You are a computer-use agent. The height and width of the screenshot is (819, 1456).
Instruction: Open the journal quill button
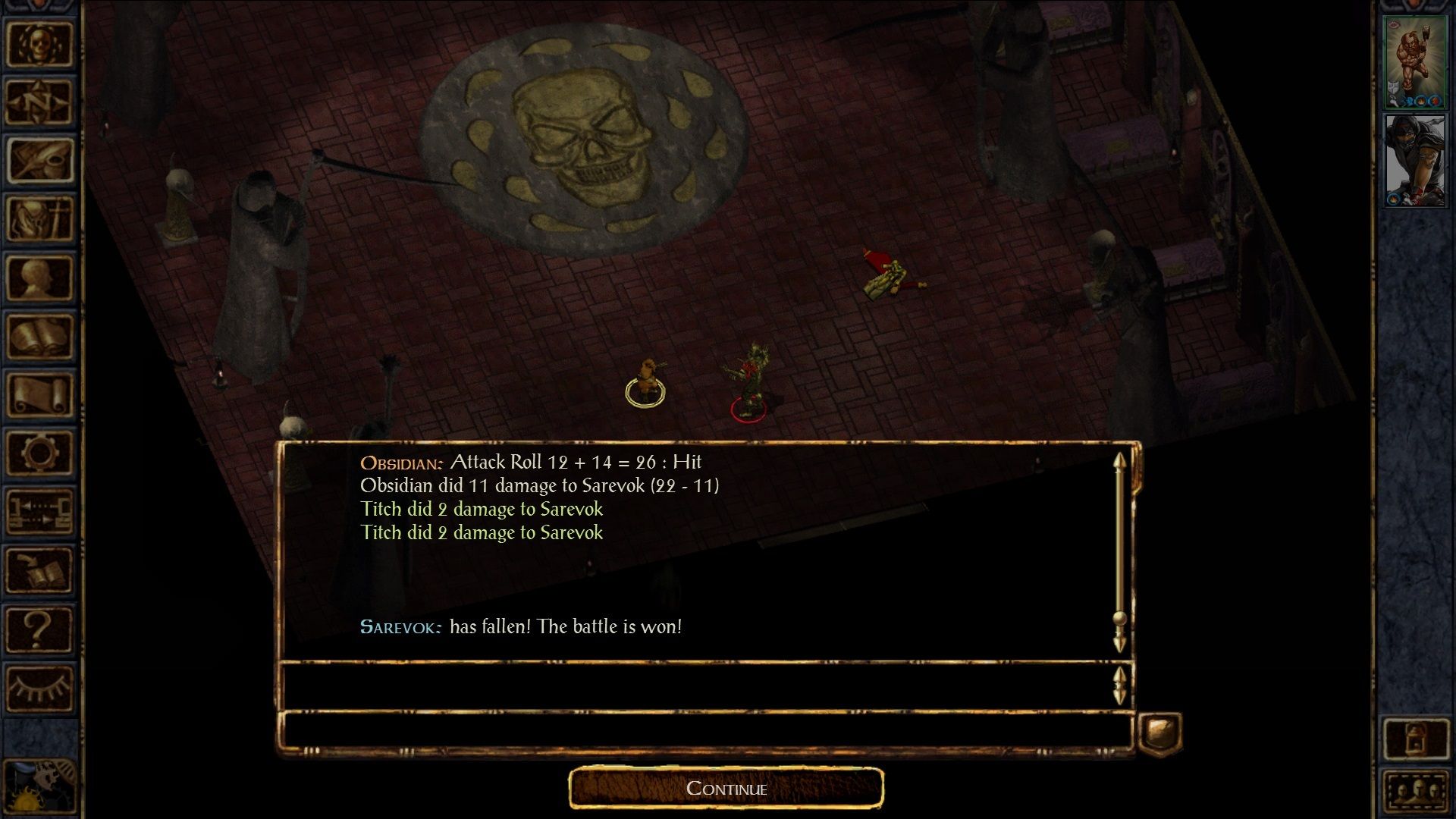point(40,160)
